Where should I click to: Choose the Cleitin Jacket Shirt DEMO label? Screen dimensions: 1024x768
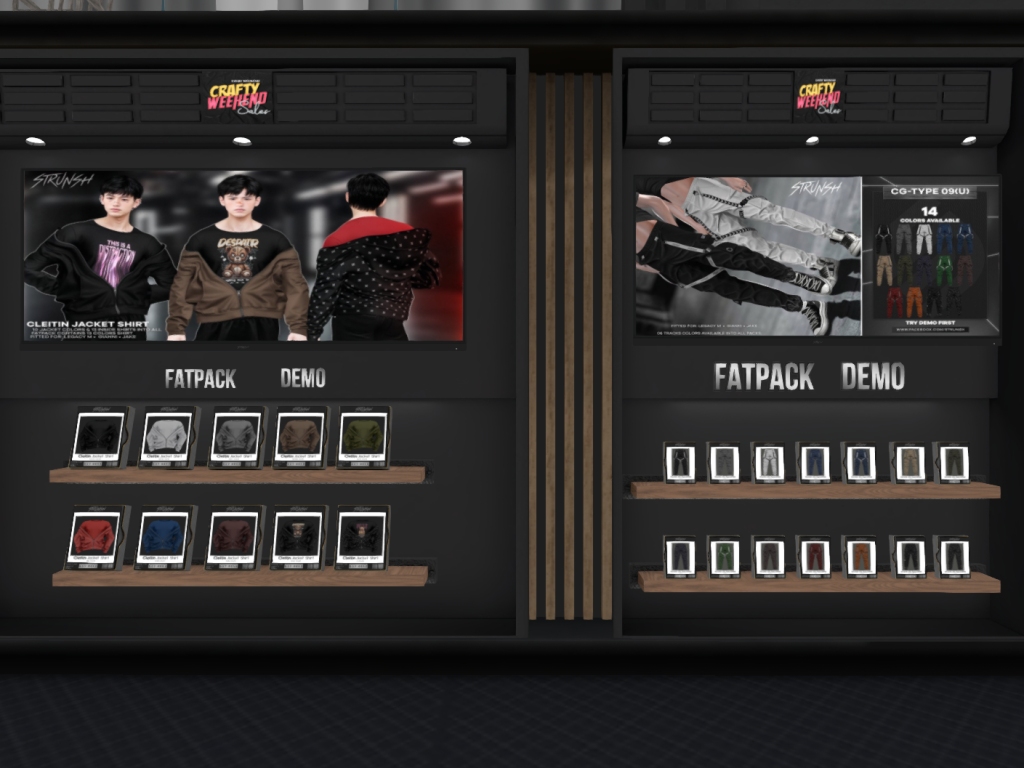pos(302,378)
